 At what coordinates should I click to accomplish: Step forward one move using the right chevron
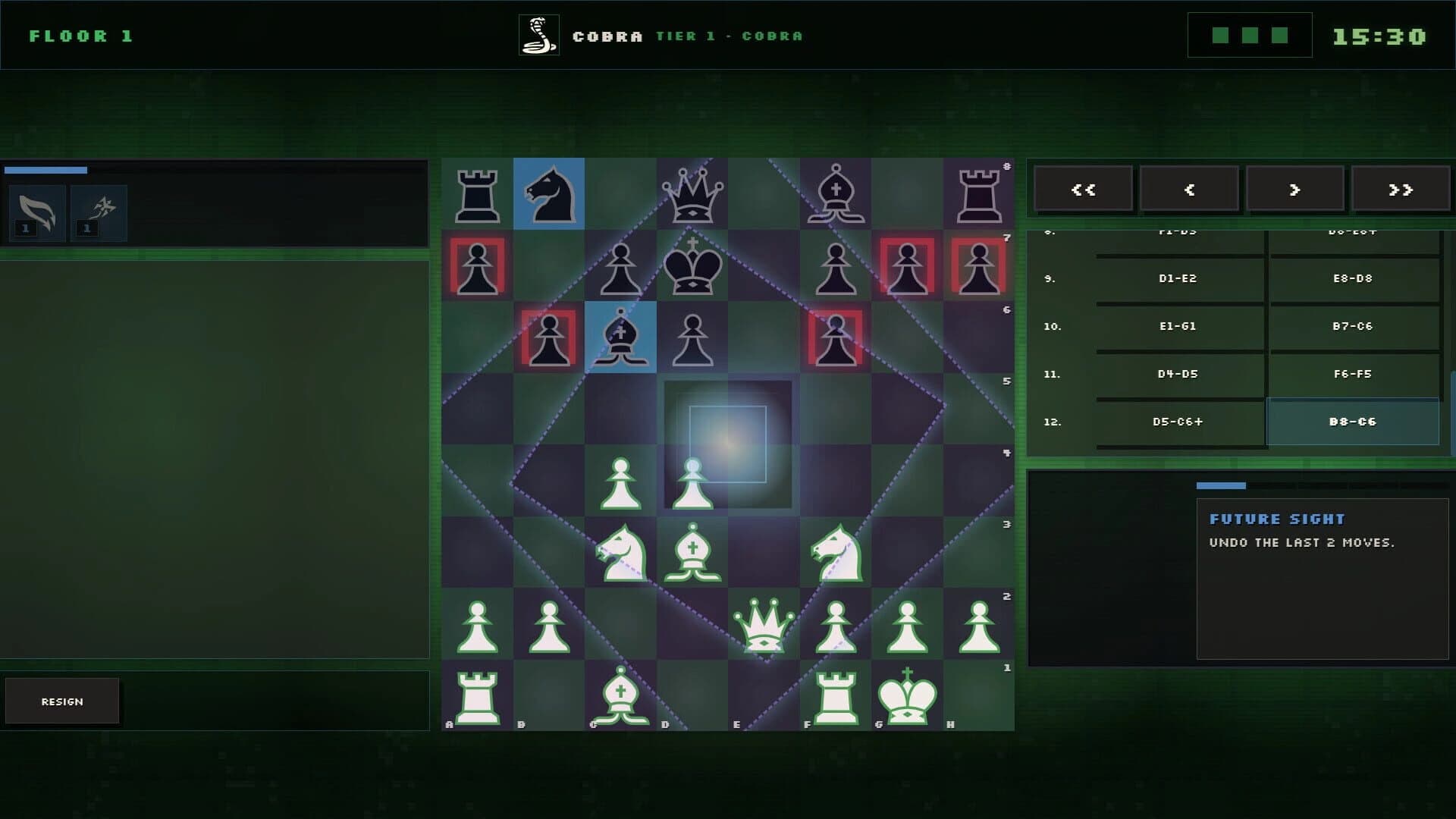click(1295, 189)
